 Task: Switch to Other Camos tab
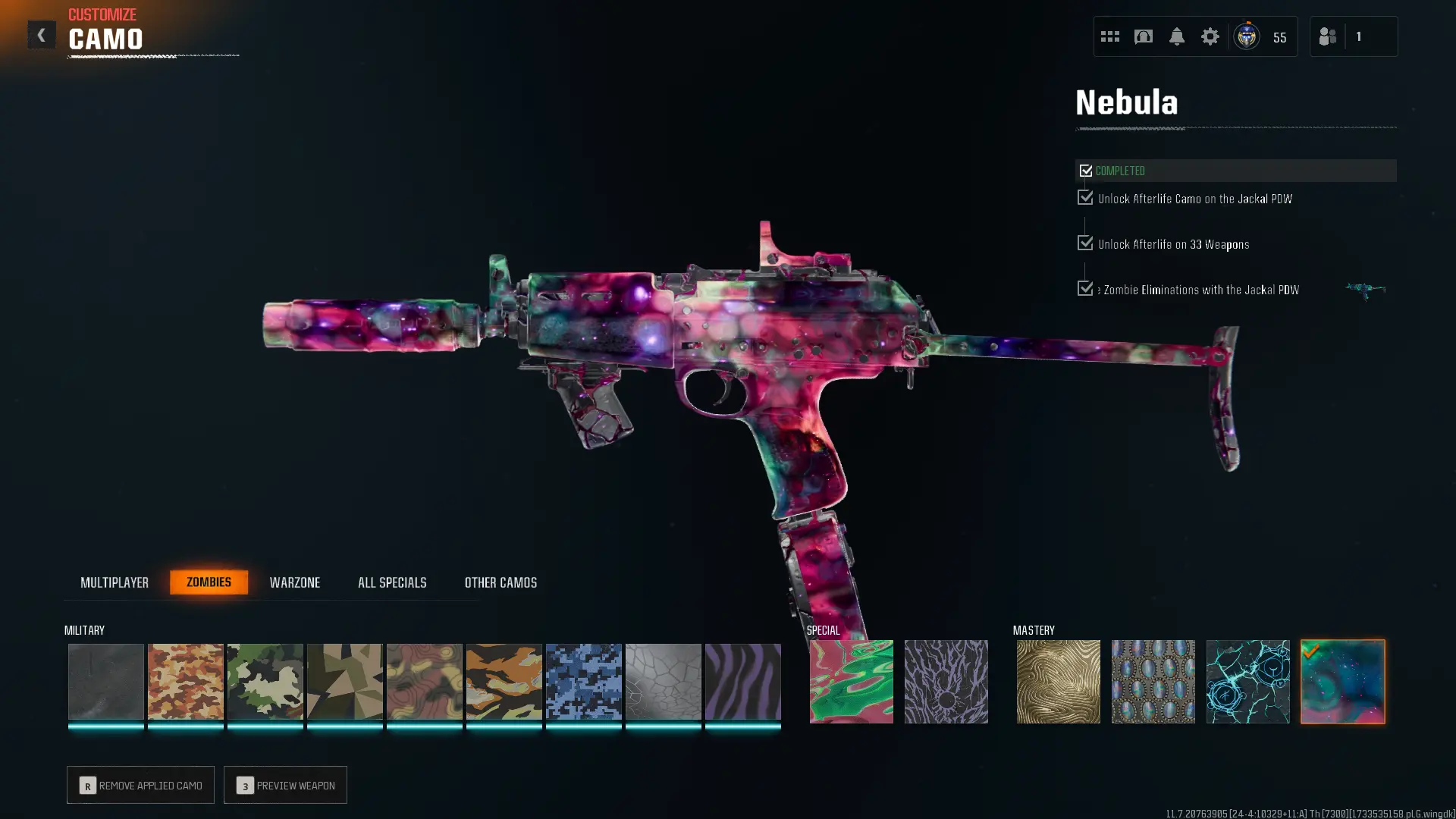tap(500, 582)
